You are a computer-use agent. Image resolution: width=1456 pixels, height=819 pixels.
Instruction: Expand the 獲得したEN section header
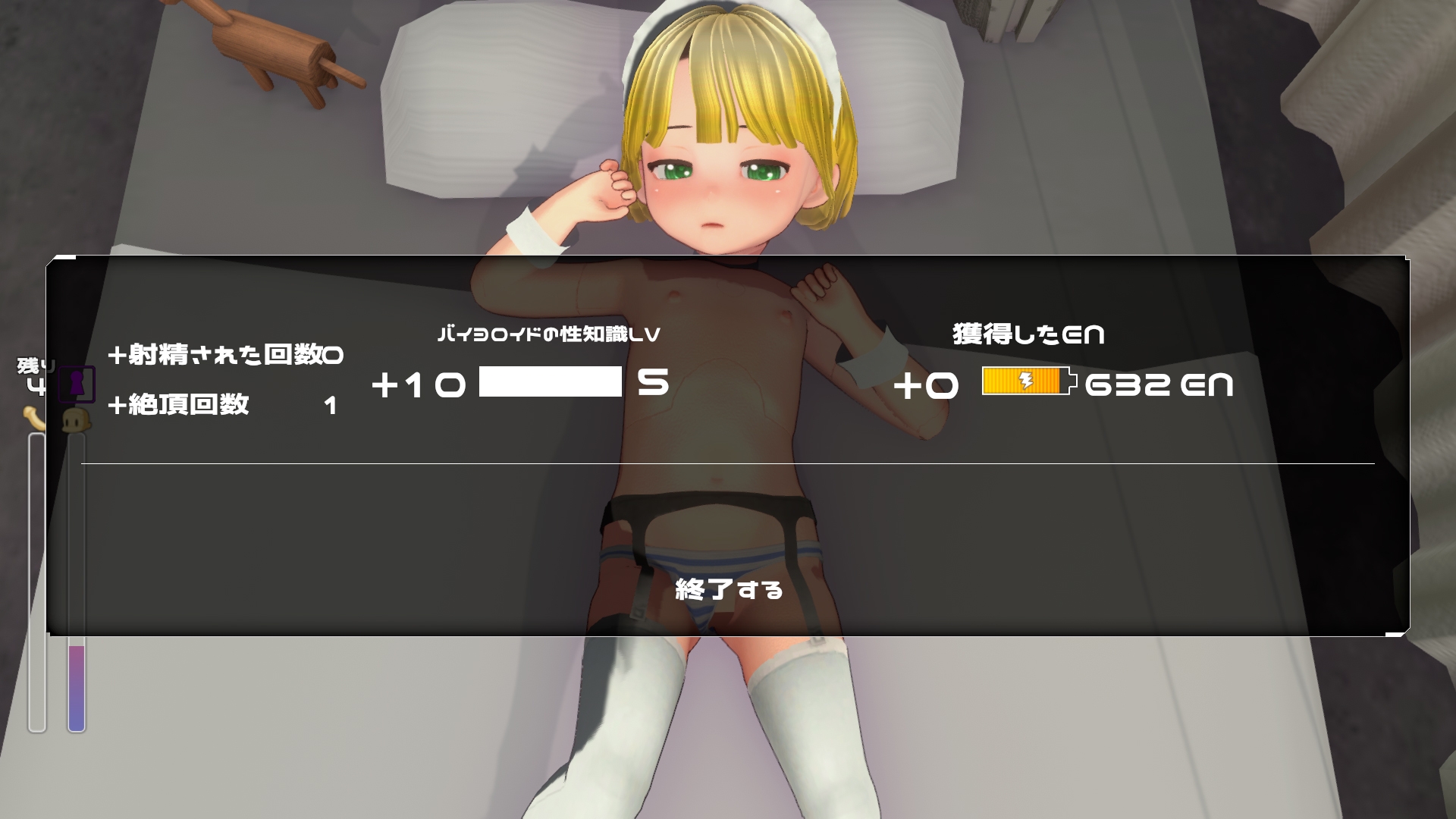(1028, 334)
